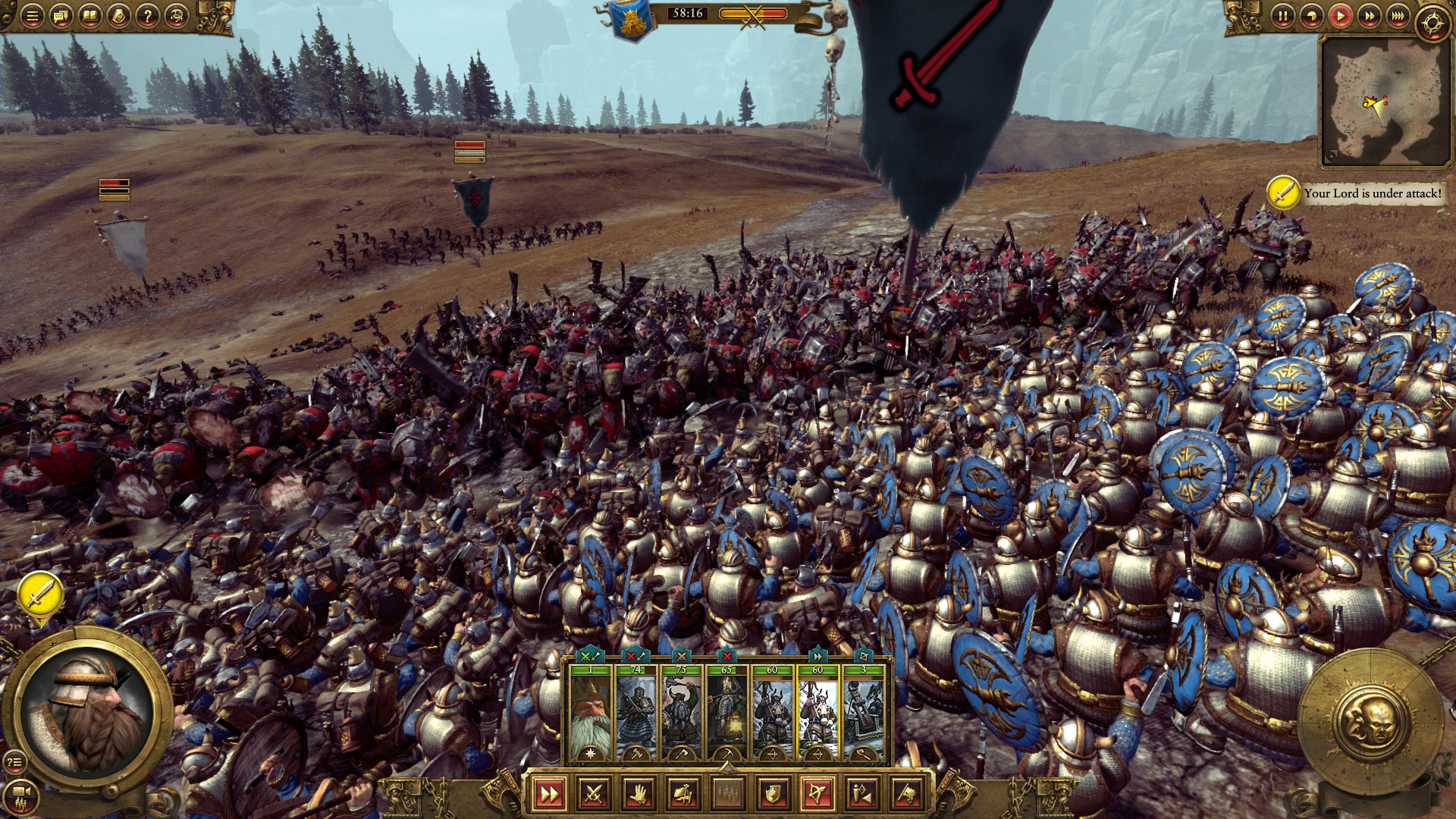Toggle the shield guard mode button
Viewport: 1456px width, 819px height.
pos(773,794)
